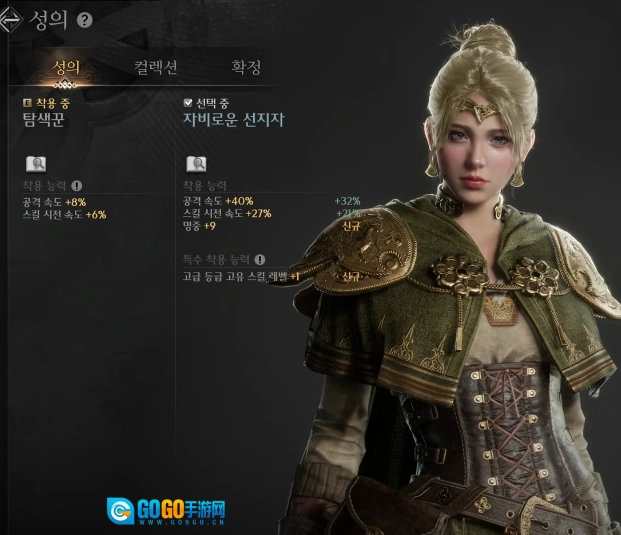
Task: Switch to the 성의 tab
Action: (x=66, y=68)
